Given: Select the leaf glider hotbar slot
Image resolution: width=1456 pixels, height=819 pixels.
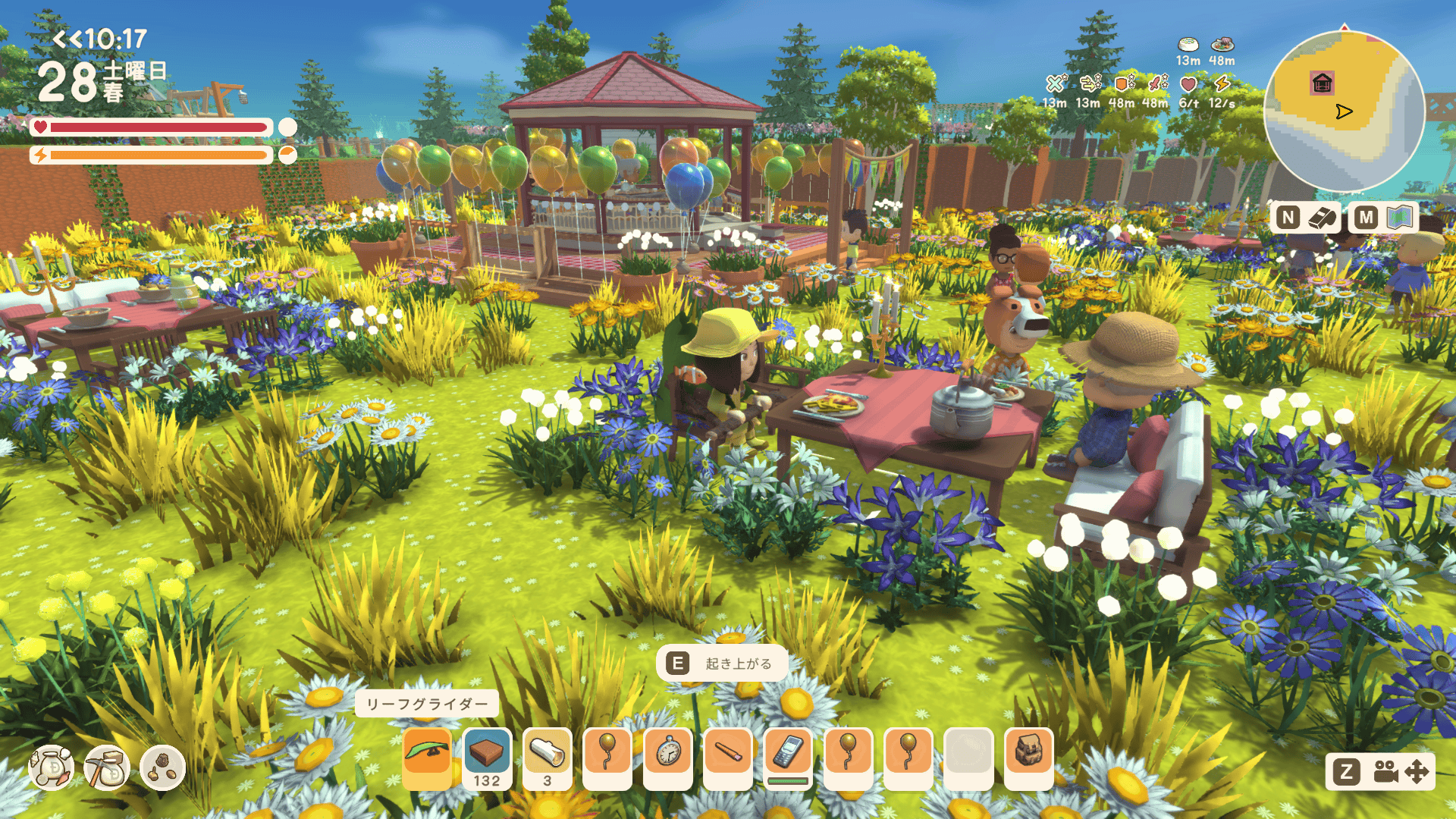Looking at the screenshot, I should coord(427,754).
